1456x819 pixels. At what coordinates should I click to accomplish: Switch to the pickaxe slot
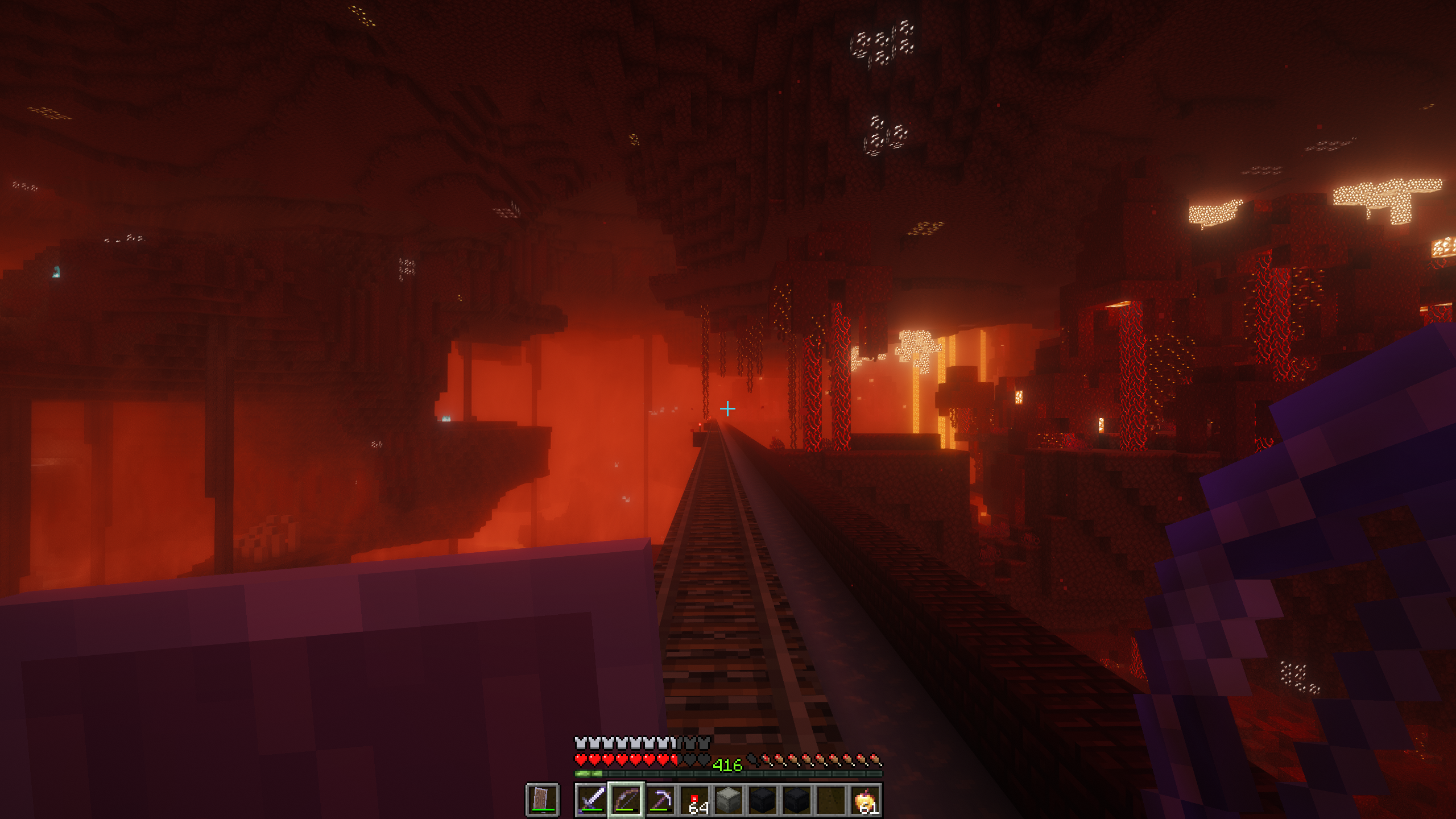(x=660, y=800)
